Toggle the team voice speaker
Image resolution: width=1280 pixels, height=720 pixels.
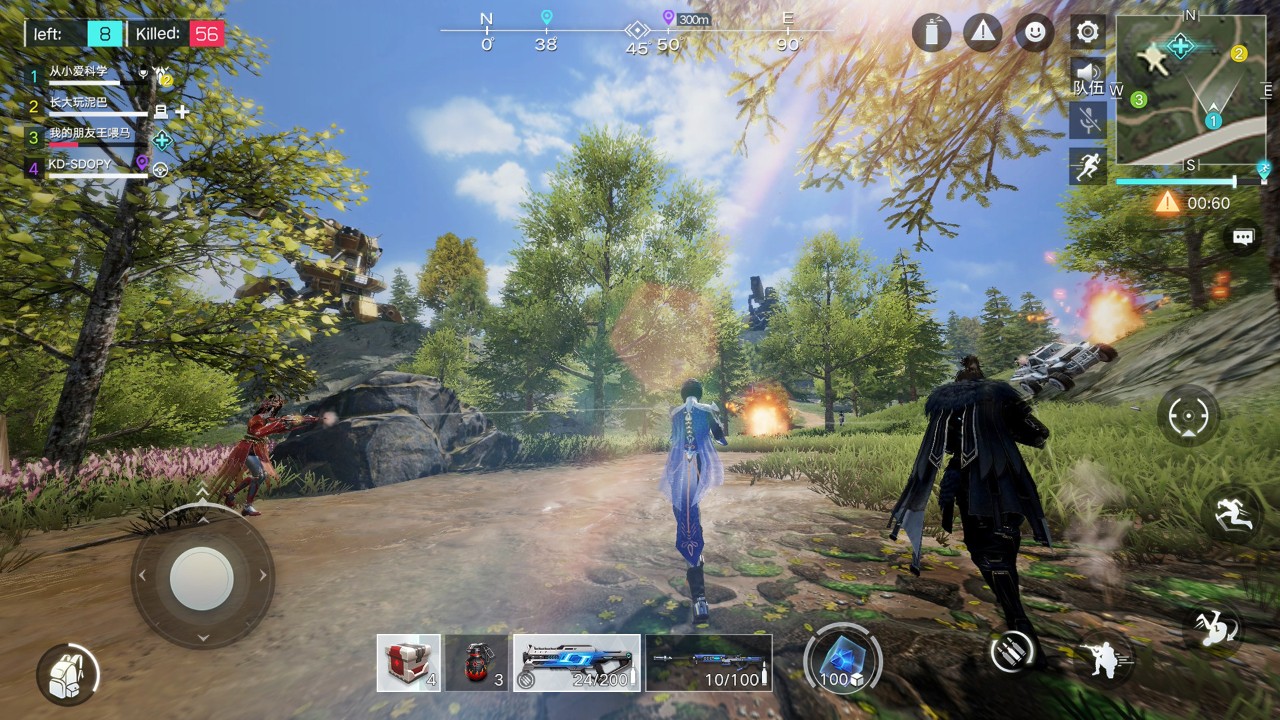point(1087,76)
